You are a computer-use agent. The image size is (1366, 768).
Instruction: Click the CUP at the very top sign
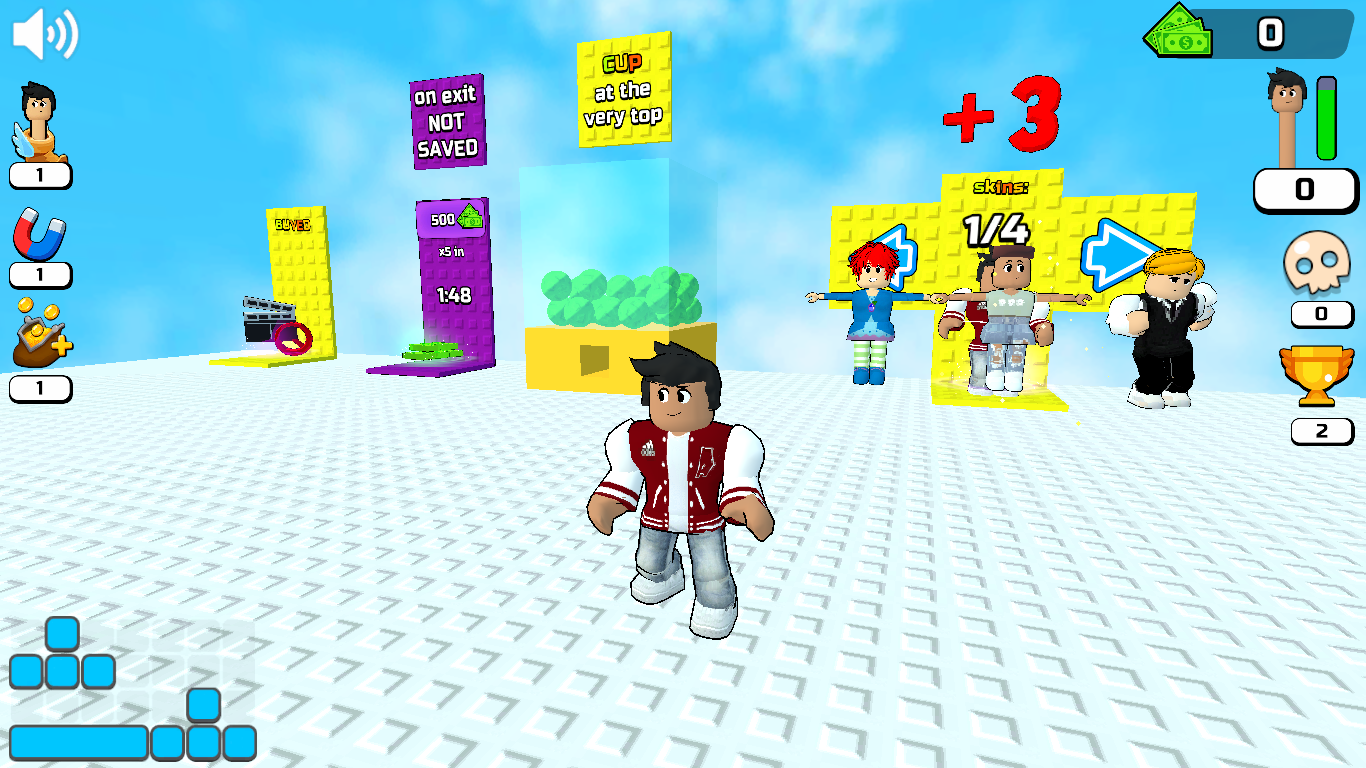(623, 95)
